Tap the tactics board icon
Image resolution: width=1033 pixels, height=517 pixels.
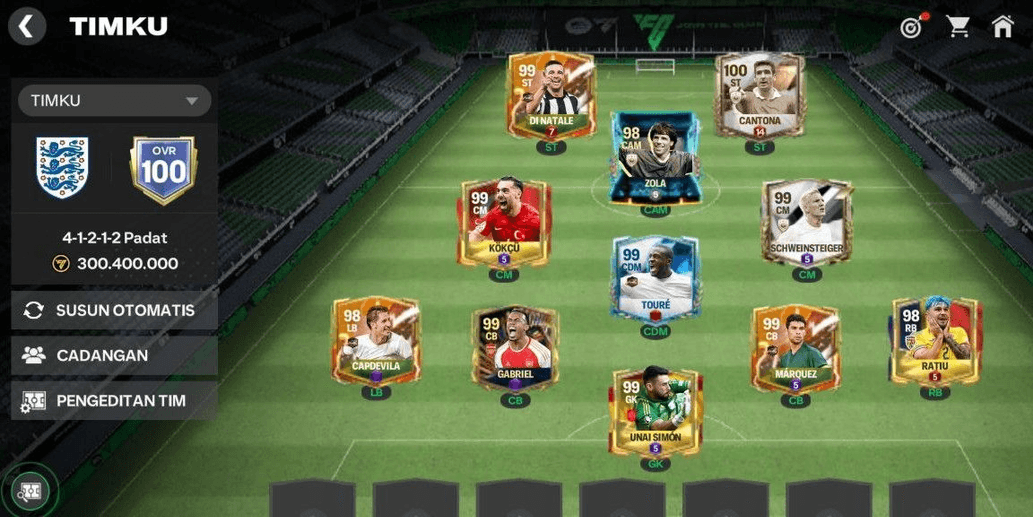[30, 490]
